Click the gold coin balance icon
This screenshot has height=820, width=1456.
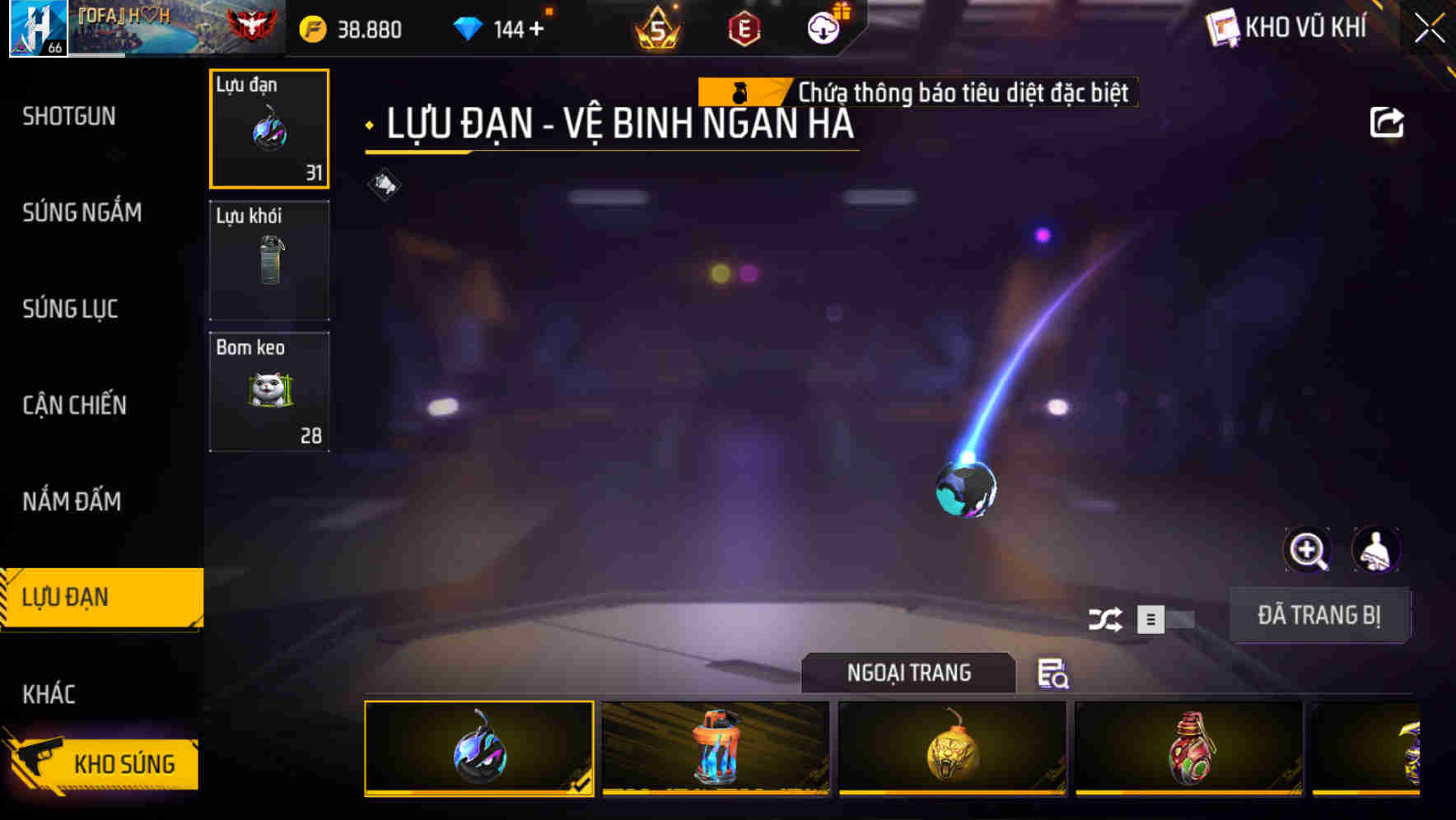(x=312, y=29)
